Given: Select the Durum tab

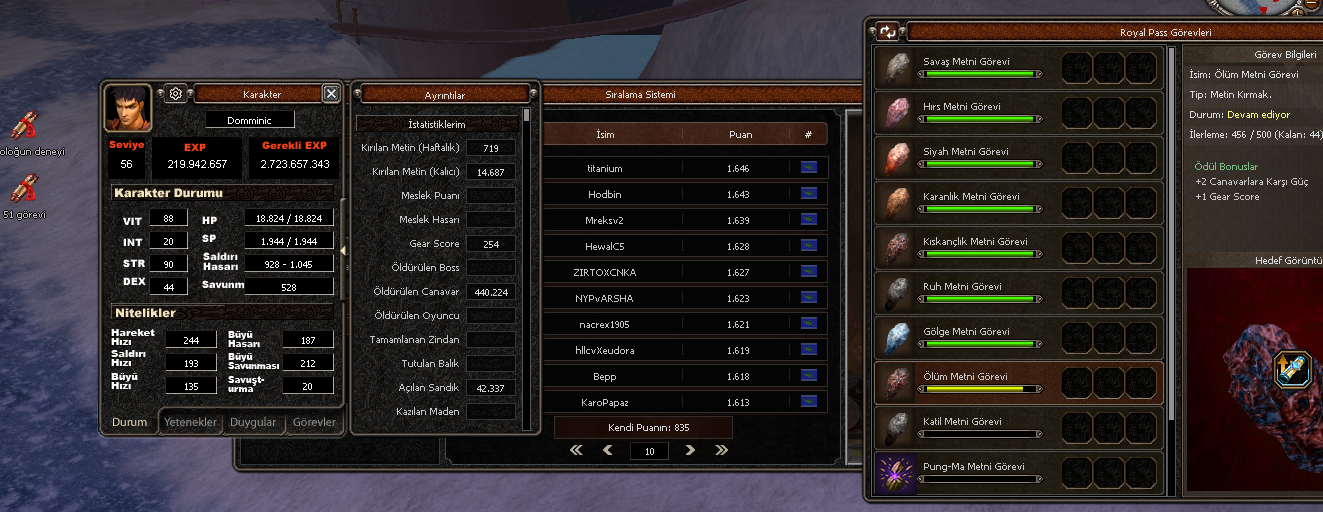Looking at the screenshot, I should coord(129,422).
